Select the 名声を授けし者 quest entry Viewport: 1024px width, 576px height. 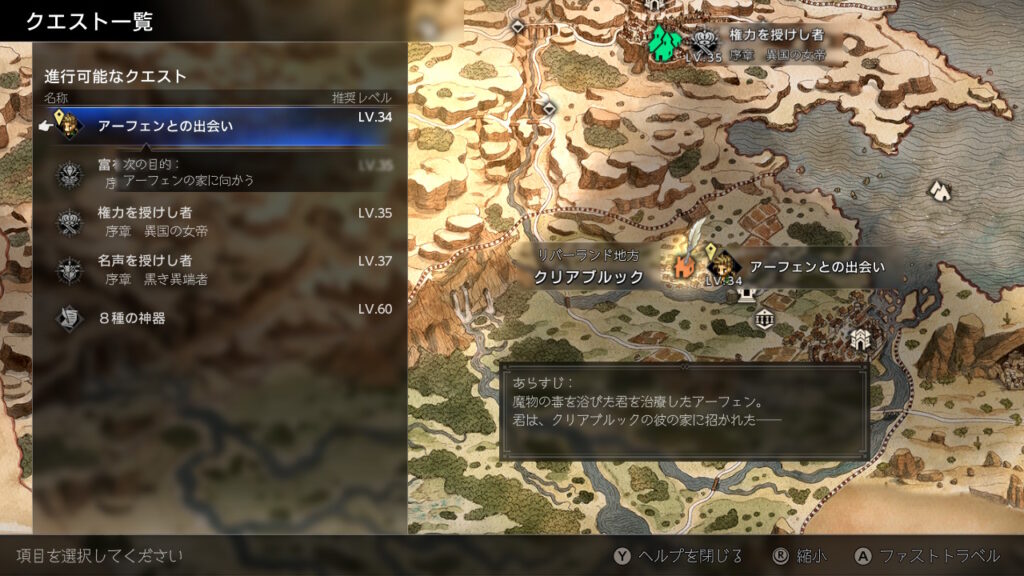(220, 269)
